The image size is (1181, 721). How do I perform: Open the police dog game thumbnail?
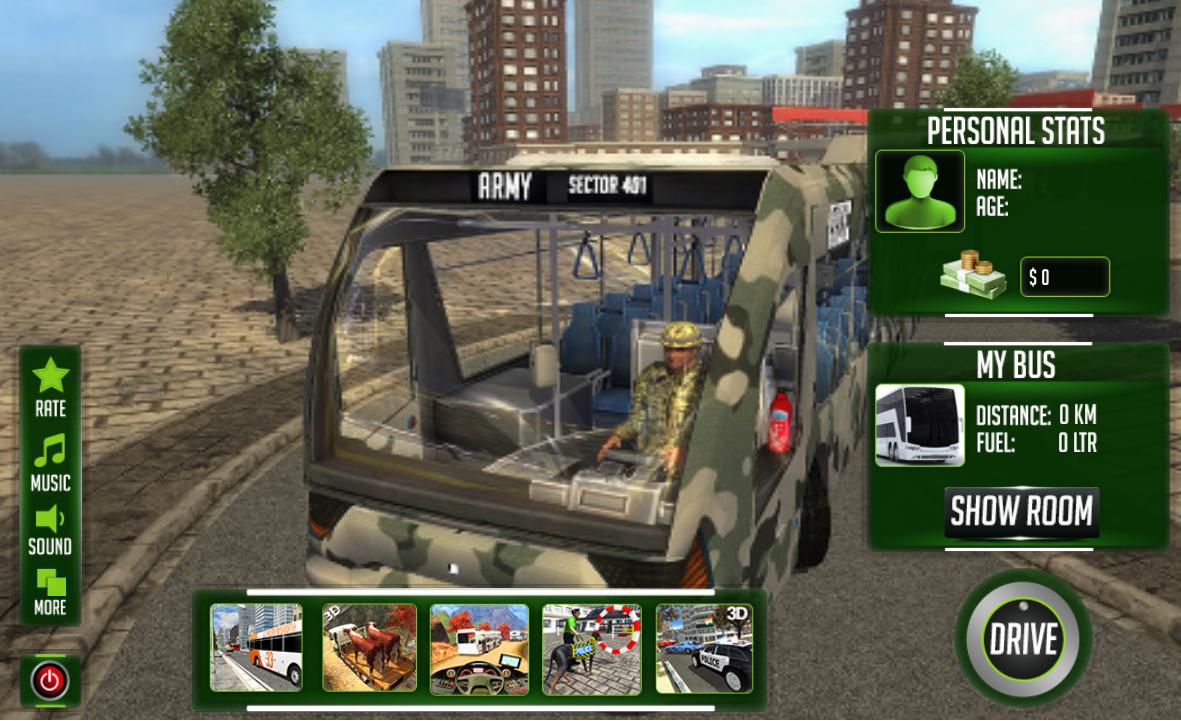click(591, 648)
